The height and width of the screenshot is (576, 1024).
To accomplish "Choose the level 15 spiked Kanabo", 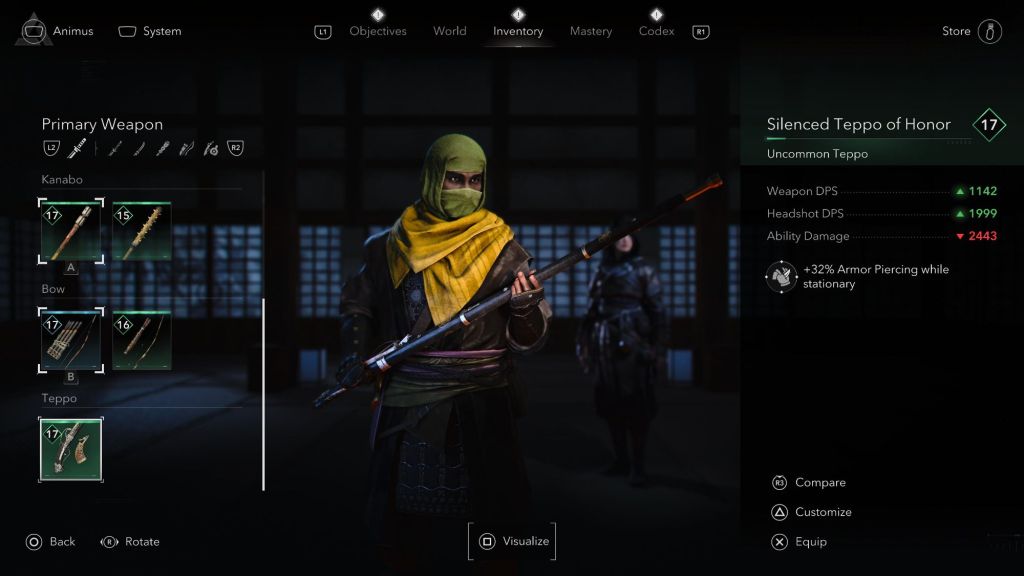I will (141, 231).
